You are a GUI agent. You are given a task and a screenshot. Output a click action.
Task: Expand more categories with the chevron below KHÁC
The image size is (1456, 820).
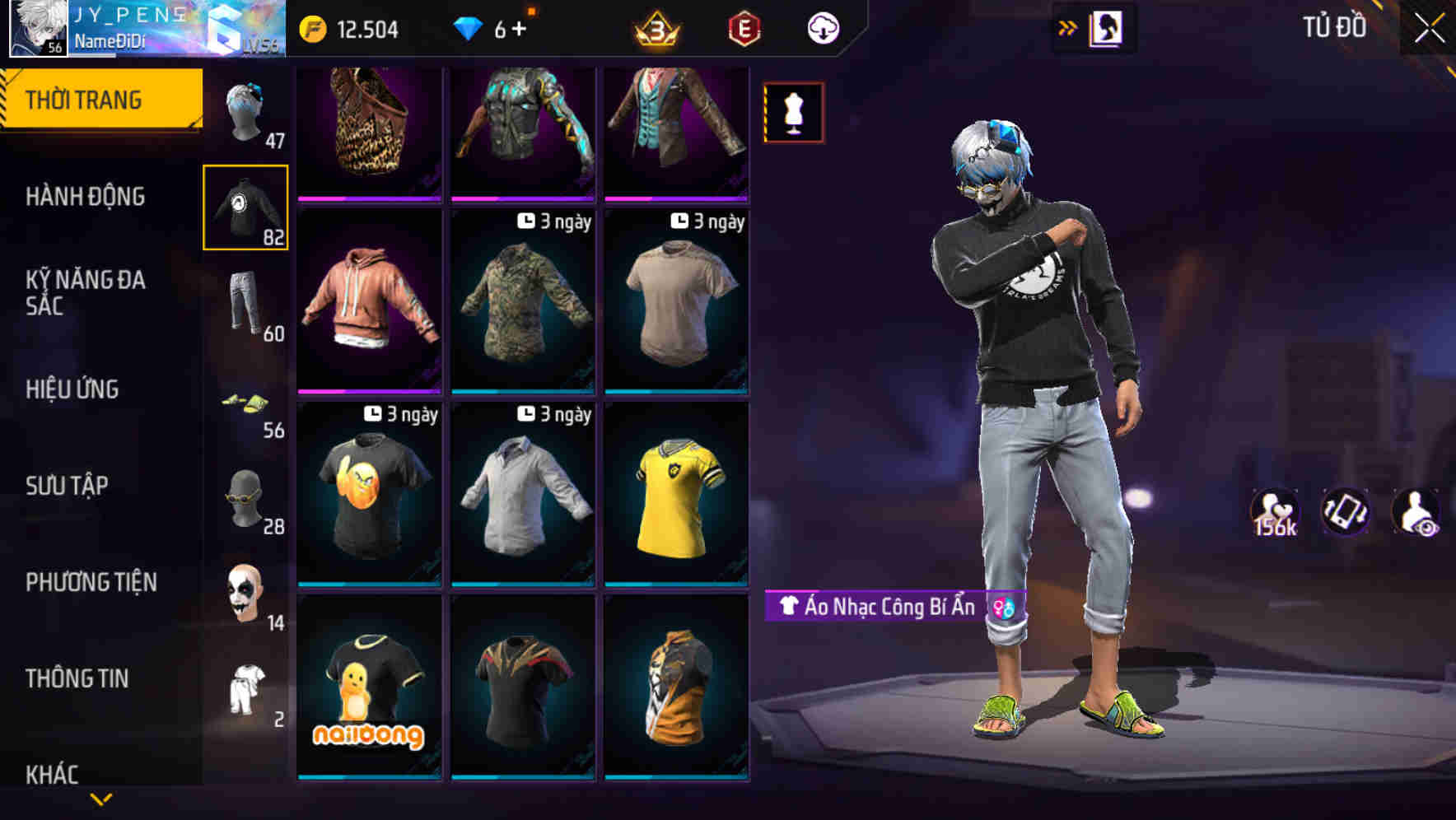tap(100, 799)
